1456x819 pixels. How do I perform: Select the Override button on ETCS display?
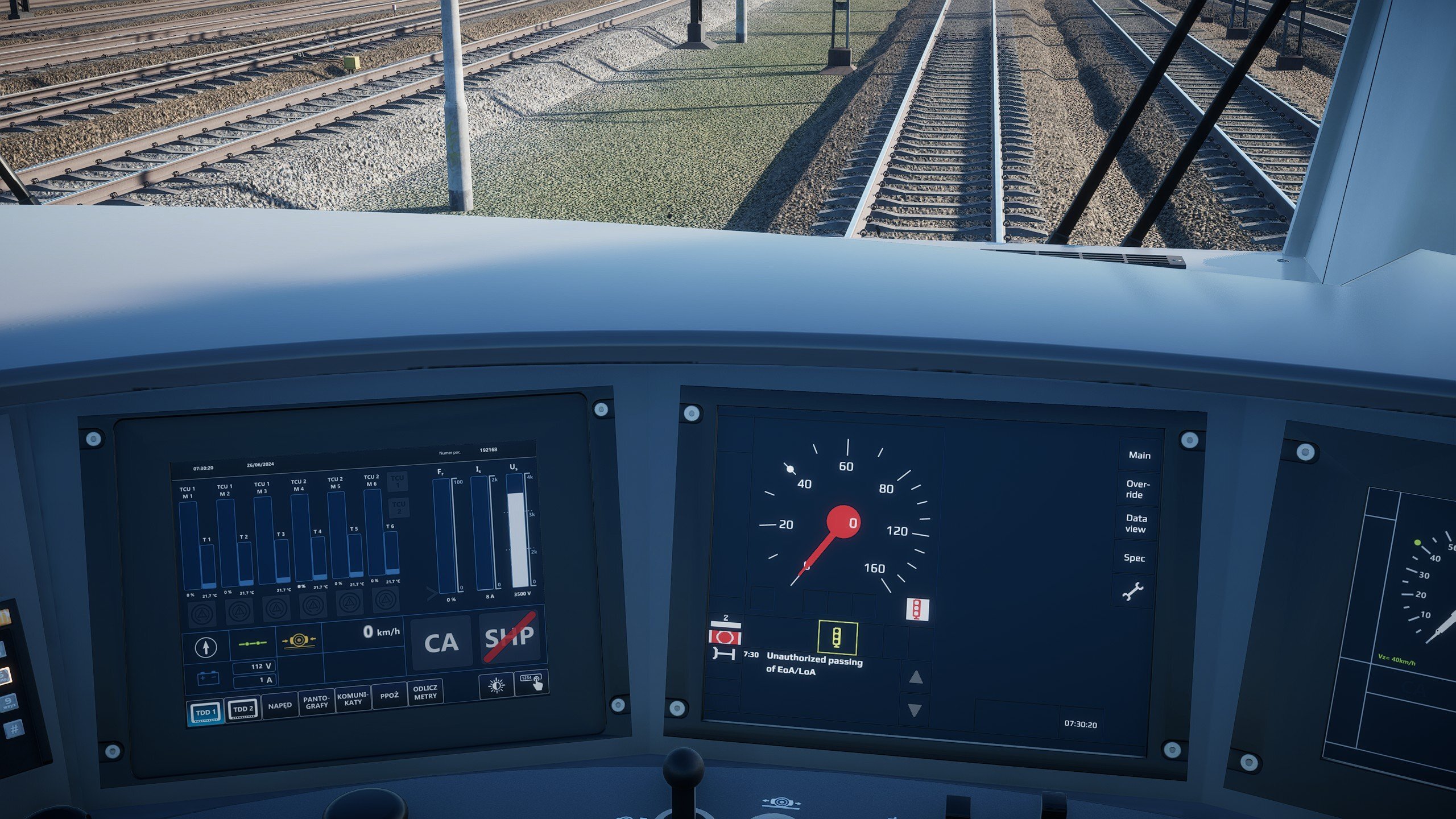1137,490
